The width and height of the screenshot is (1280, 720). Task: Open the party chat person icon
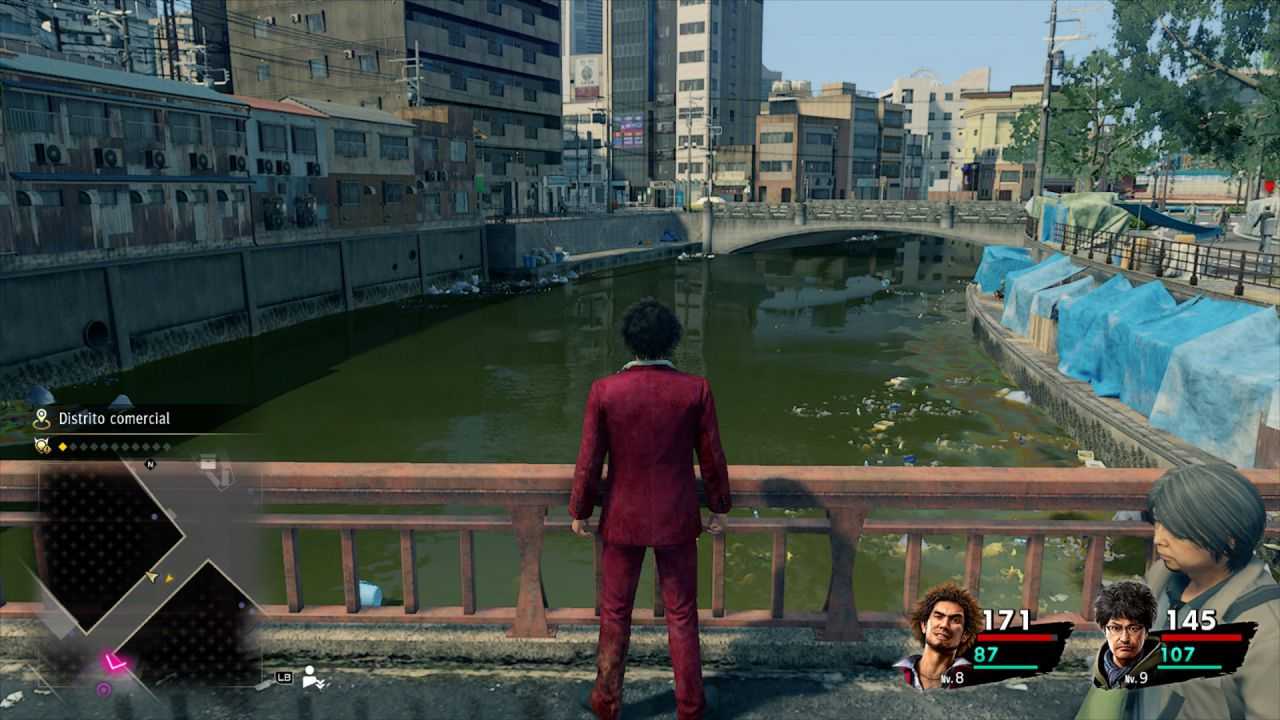[x=312, y=677]
